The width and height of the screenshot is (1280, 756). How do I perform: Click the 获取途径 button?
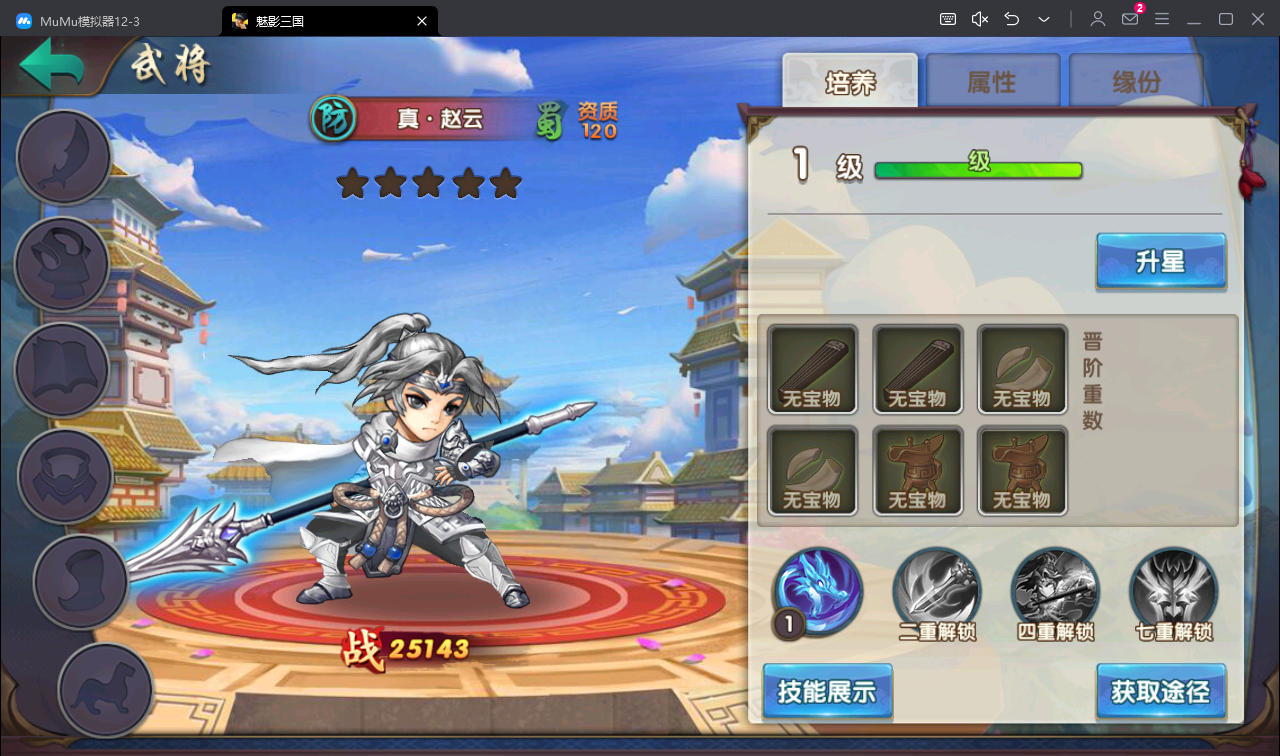(x=1160, y=691)
